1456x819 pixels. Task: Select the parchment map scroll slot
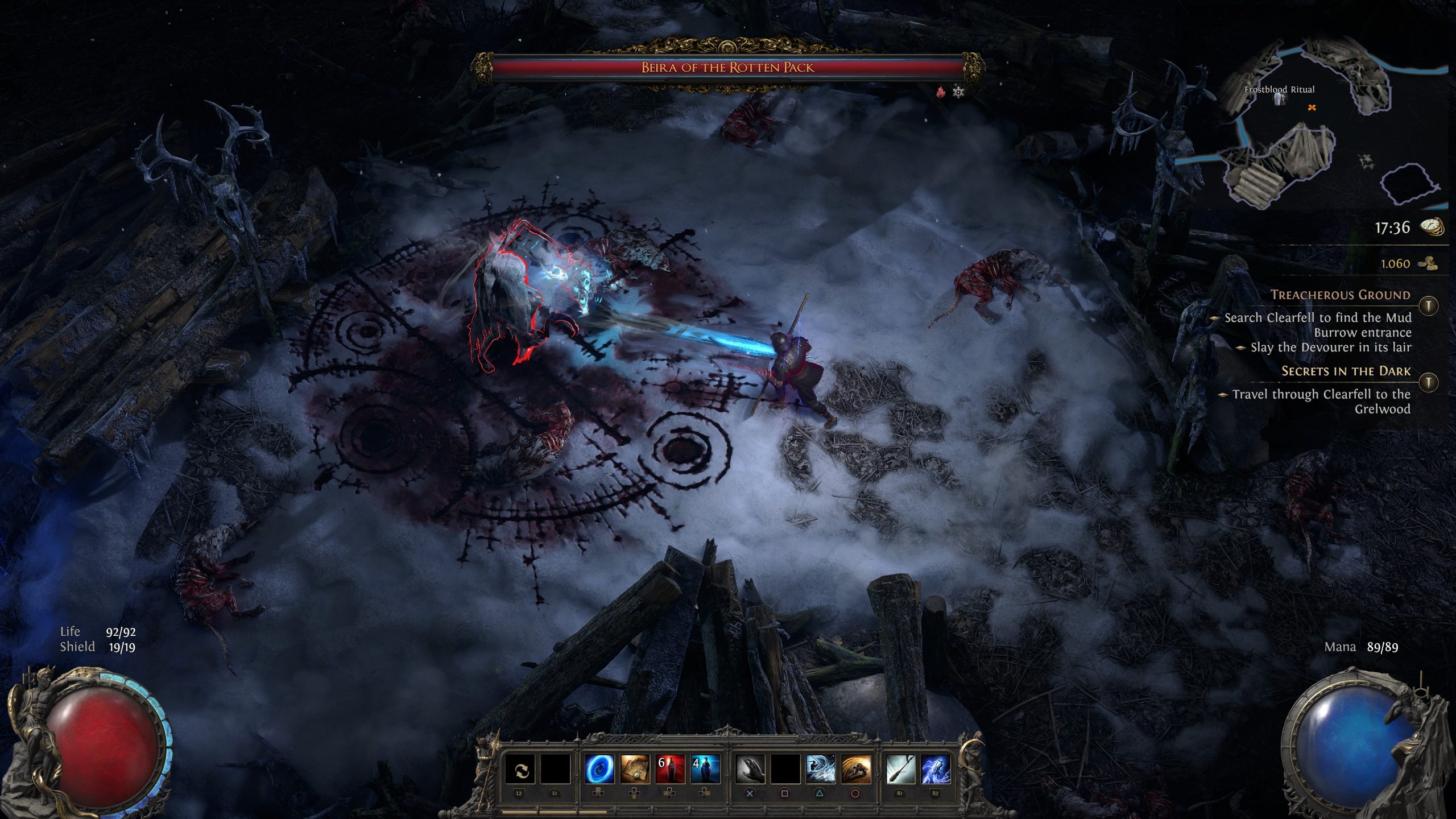[635, 770]
